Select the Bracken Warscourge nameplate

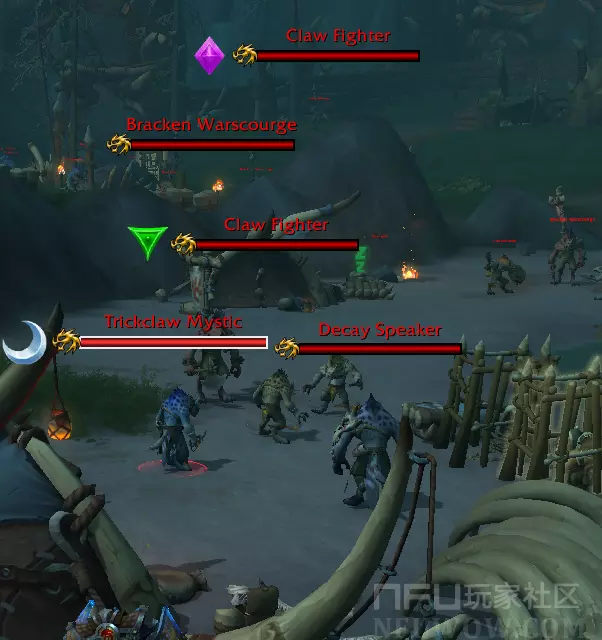(x=212, y=145)
